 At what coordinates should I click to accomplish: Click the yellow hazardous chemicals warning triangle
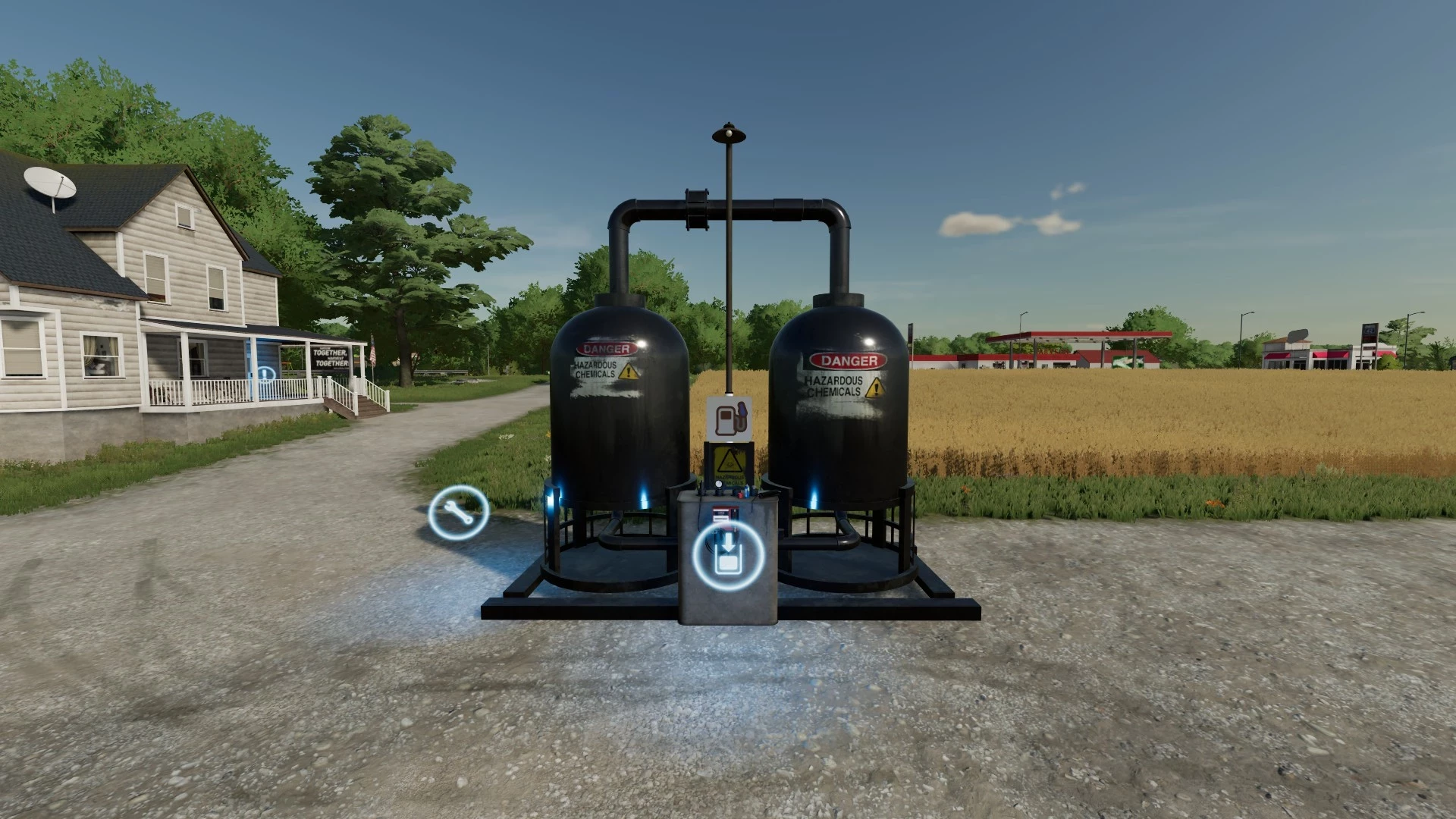(729, 461)
